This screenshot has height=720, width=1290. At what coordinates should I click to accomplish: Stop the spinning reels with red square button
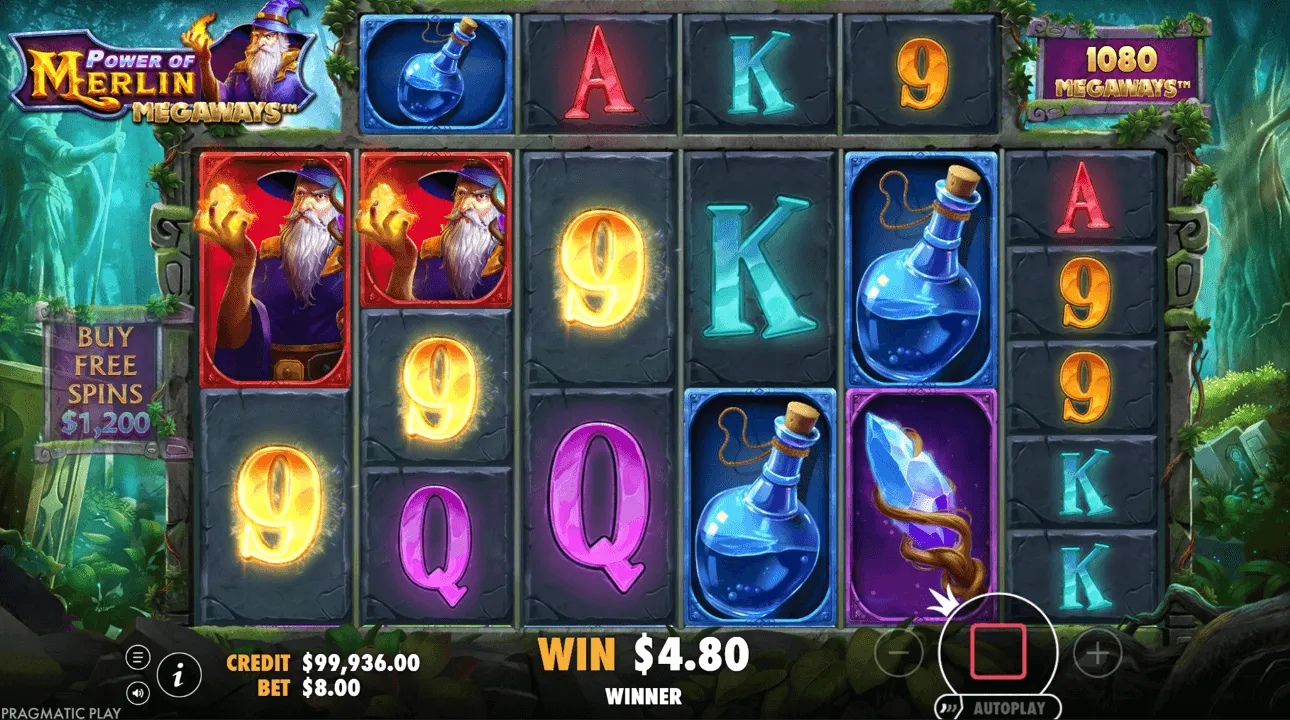(997, 652)
